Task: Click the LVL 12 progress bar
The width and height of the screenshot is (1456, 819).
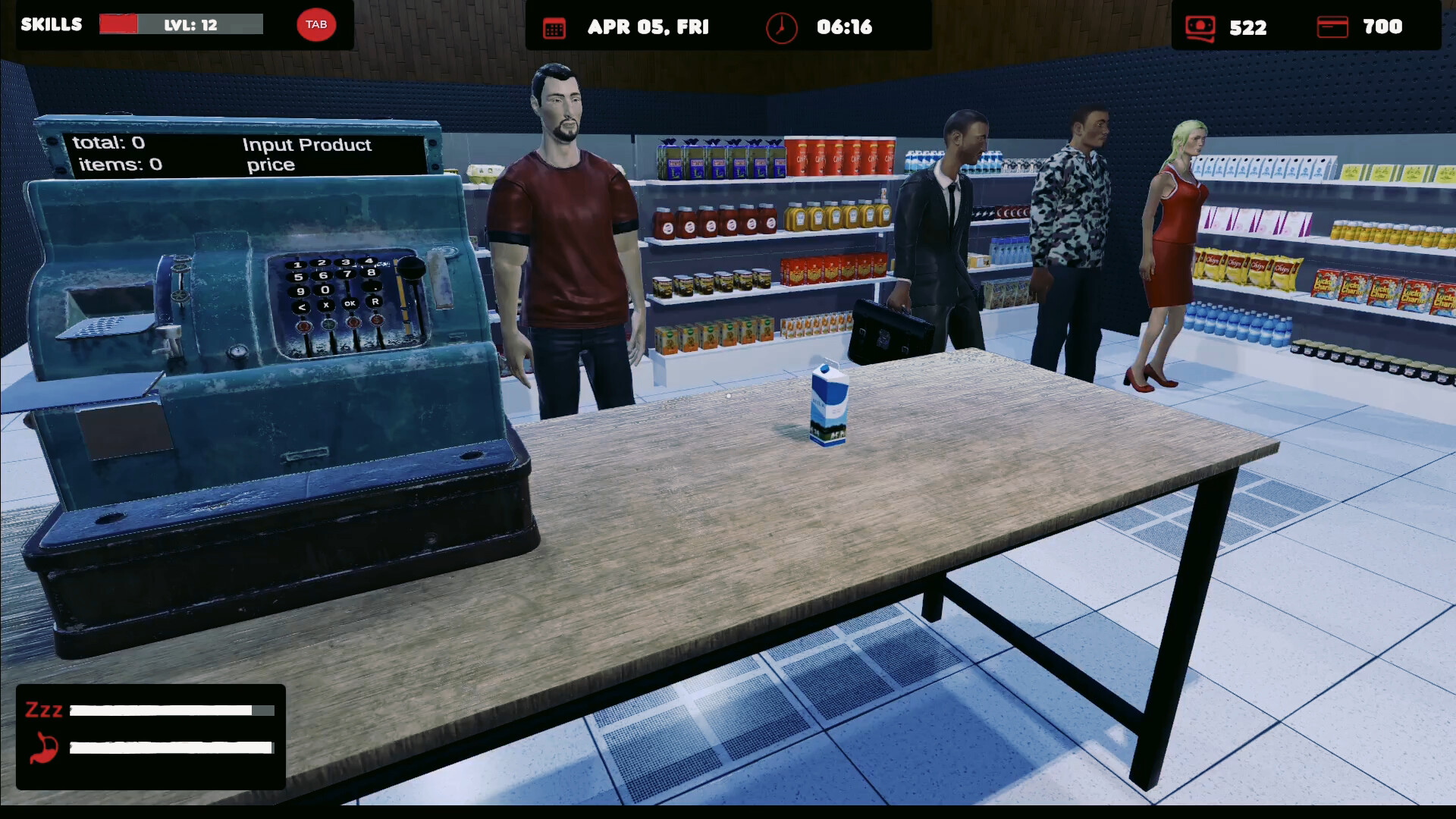Action: pyautogui.click(x=180, y=24)
